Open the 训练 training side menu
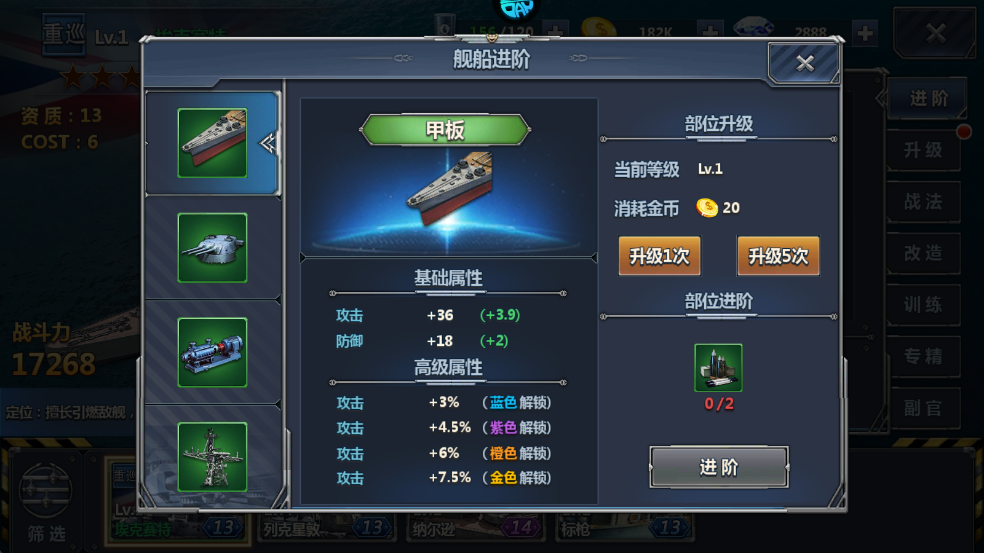Viewport: 984px width, 553px height. click(923, 305)
